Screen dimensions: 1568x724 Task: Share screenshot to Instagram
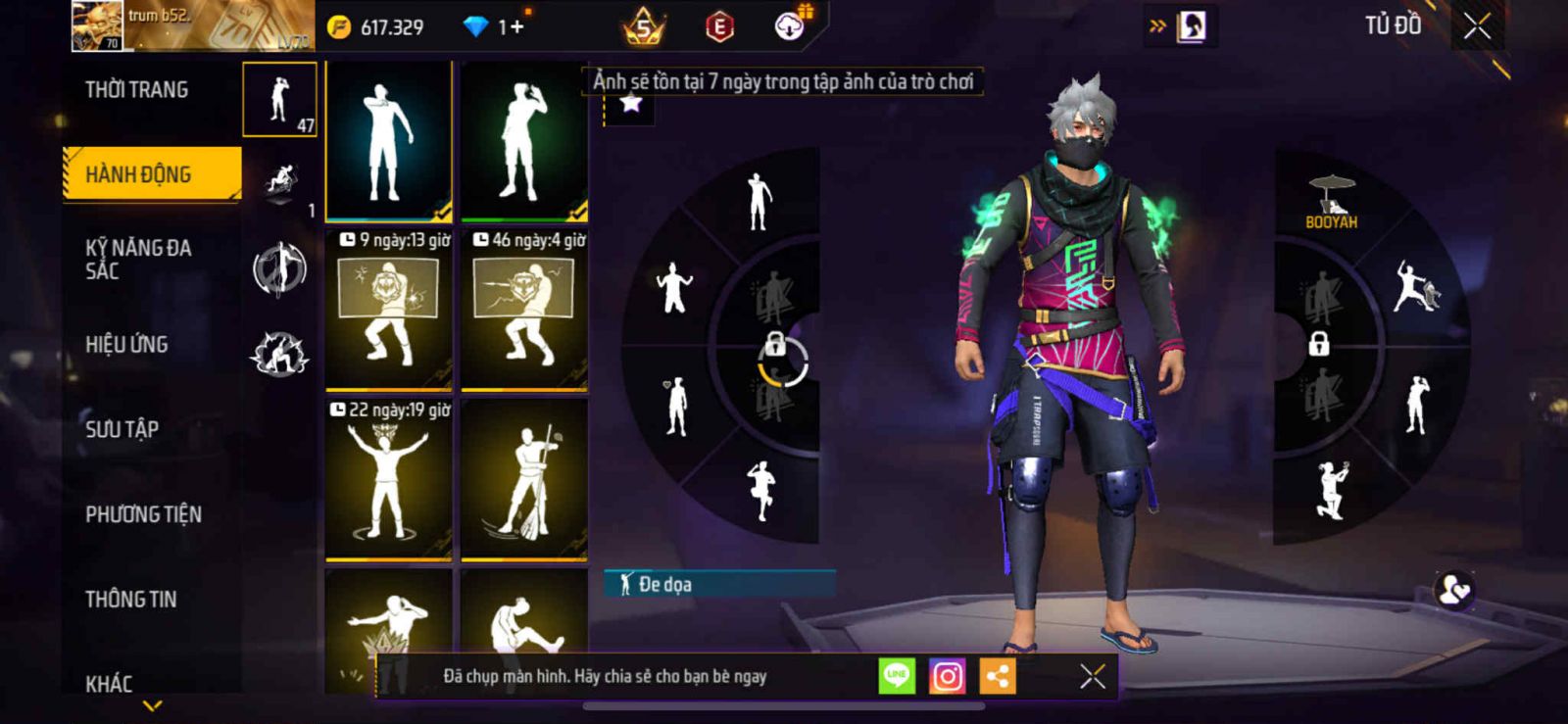coord(947,676)
